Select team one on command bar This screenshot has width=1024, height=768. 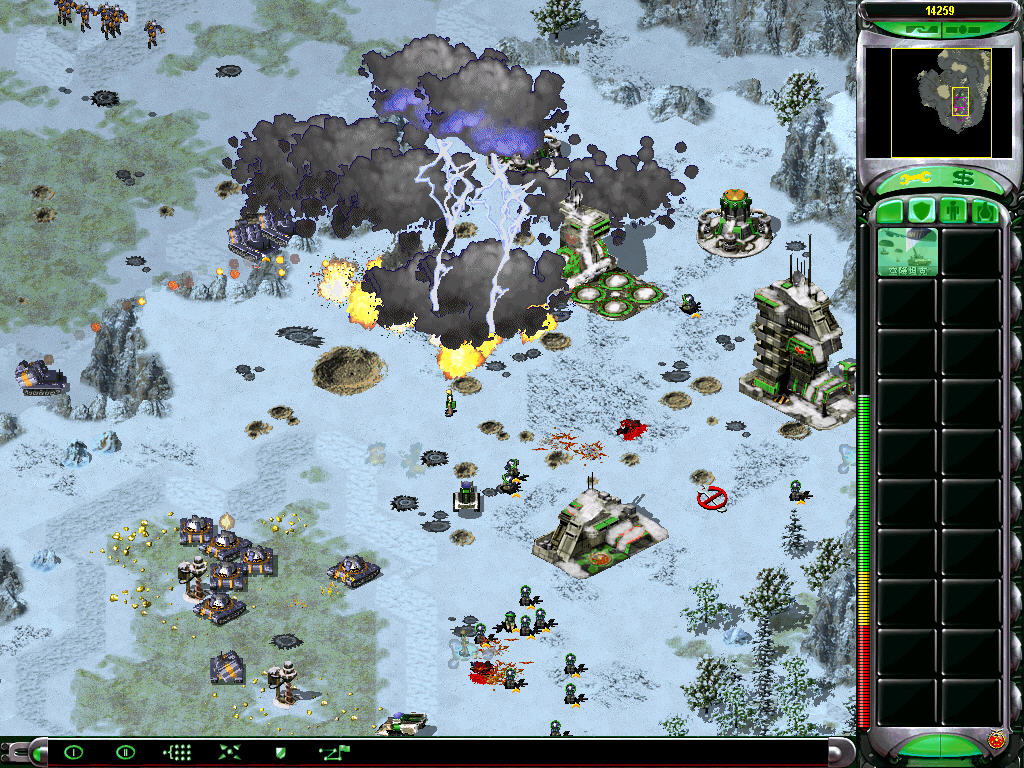coord(73,752)
